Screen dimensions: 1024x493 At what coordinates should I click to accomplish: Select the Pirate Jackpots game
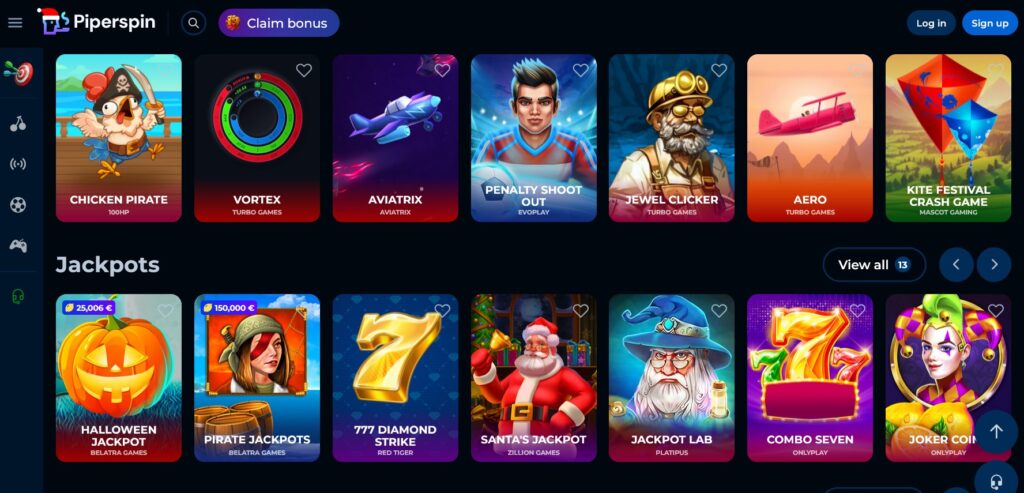[257, 377]
